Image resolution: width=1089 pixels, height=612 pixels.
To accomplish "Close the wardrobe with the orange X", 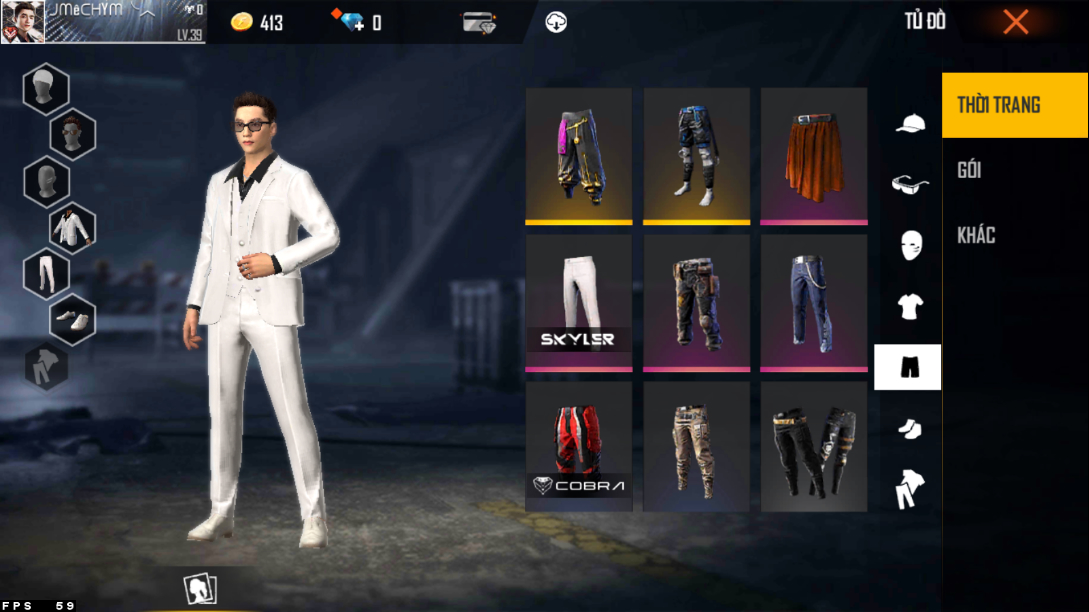I will click(1015, 22).
